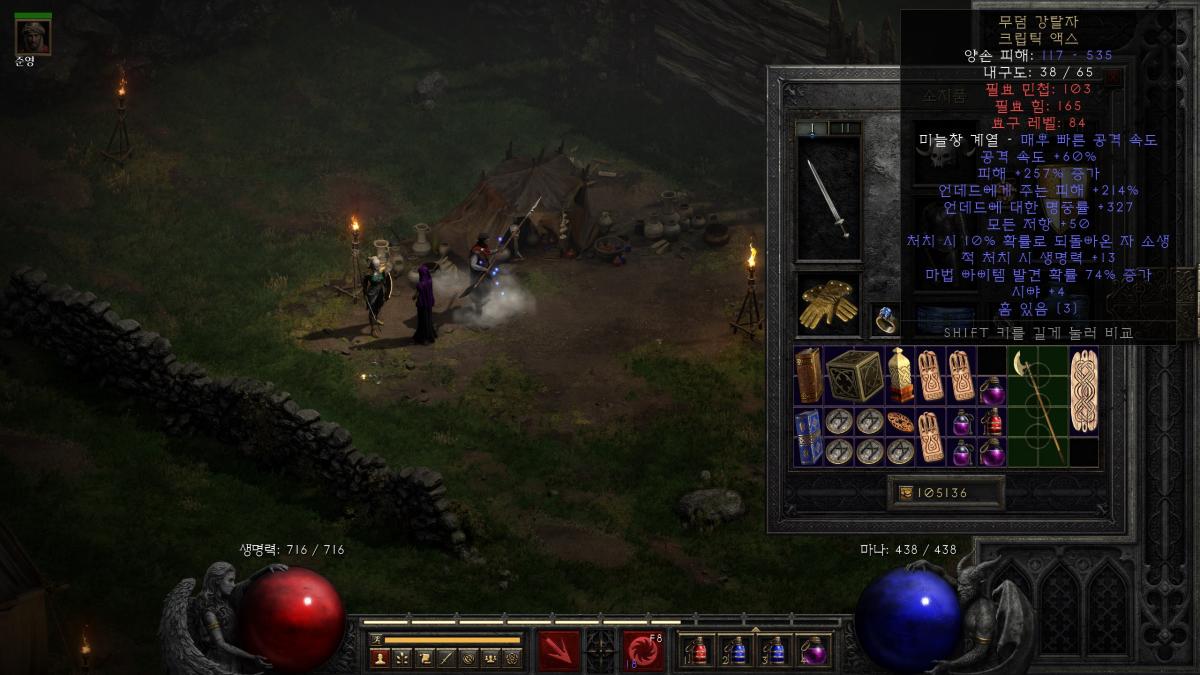Image resolution: width=1200 pixels, height=675 pixels.
Task: Select the small oval orange charm
Action: 901,422
